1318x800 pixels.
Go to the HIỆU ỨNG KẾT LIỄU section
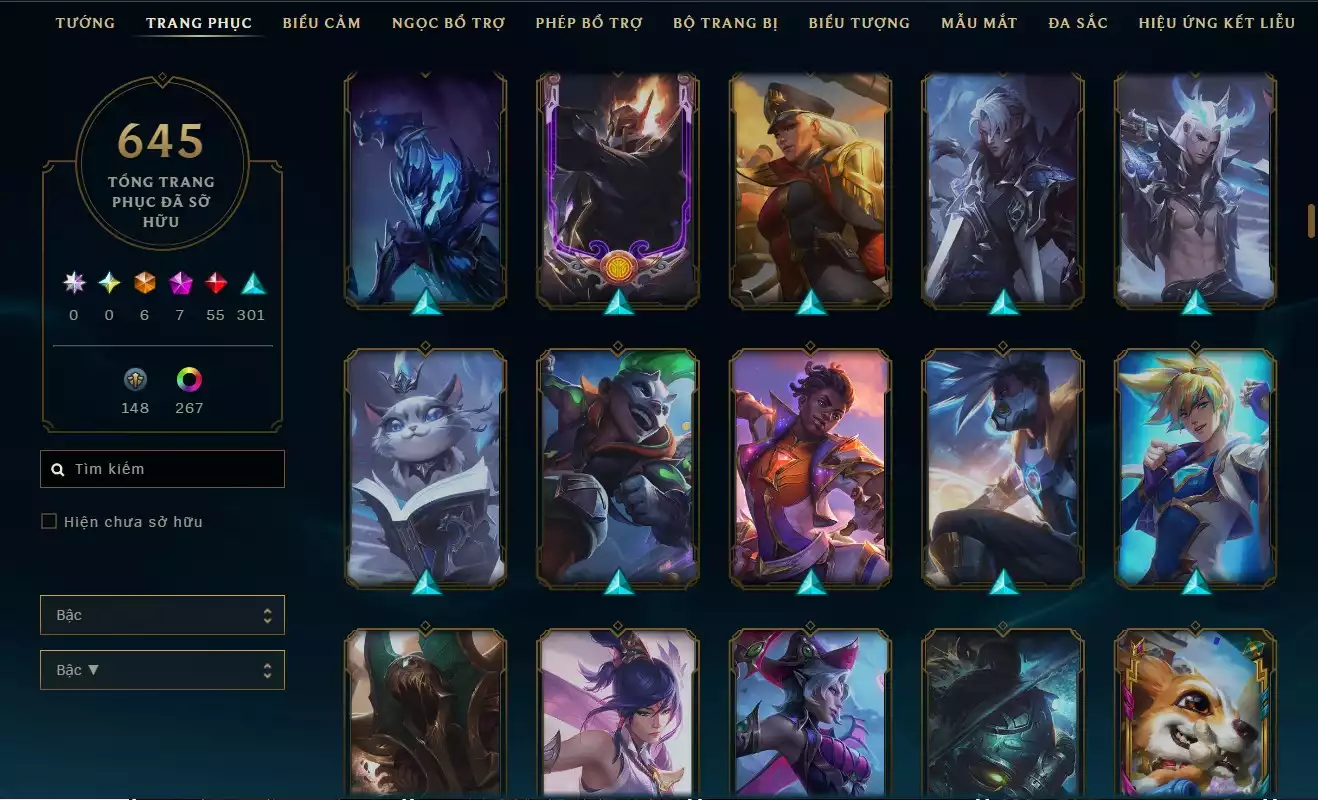1218,22
